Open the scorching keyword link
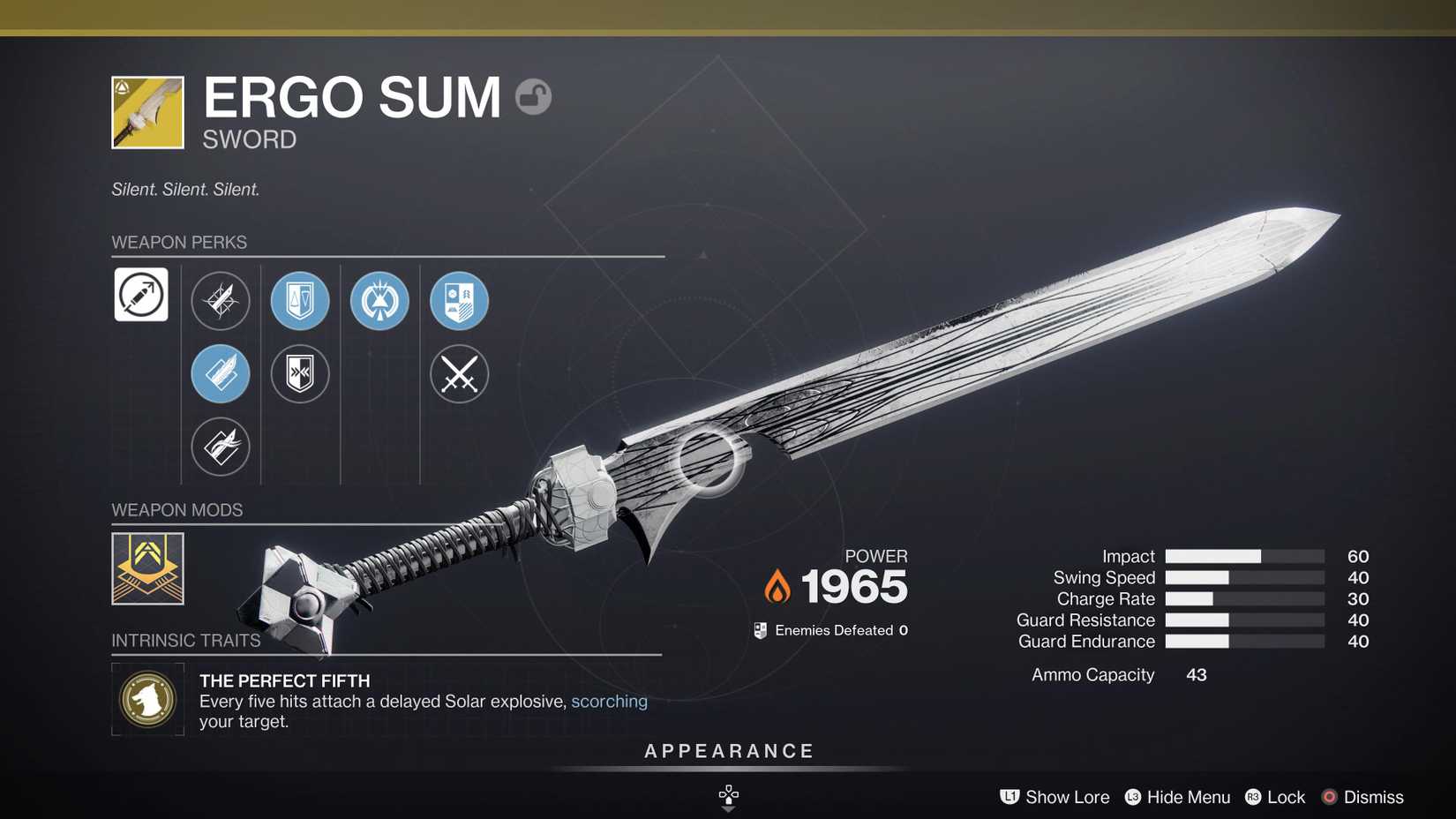 (x=610, y=701)
